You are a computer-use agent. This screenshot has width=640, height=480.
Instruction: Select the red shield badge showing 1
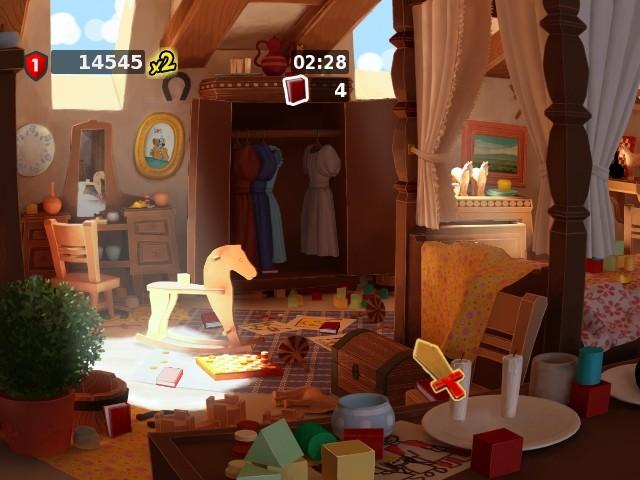(36, 65)
